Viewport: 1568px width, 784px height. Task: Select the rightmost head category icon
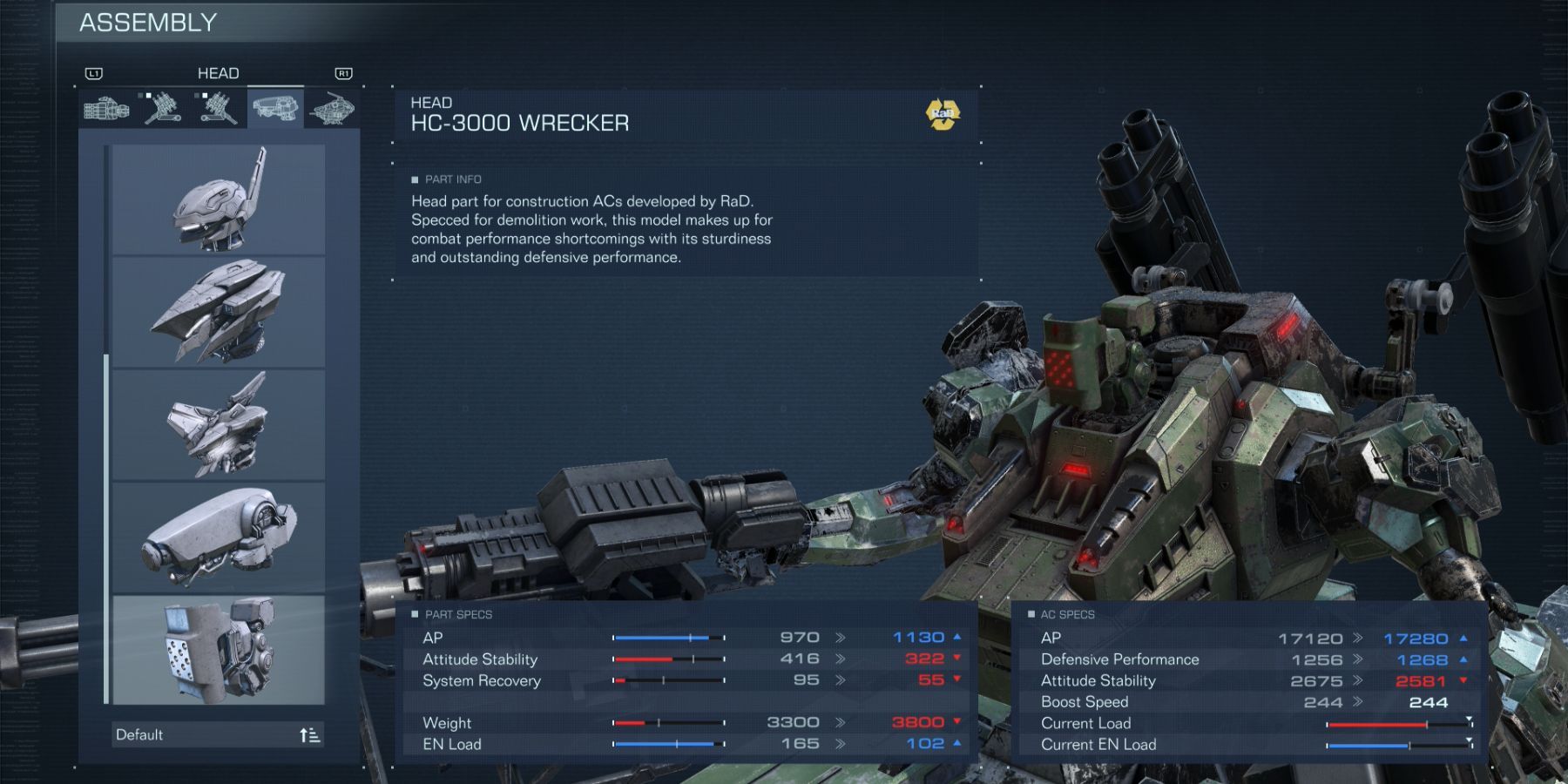click(x=334, y=108)
